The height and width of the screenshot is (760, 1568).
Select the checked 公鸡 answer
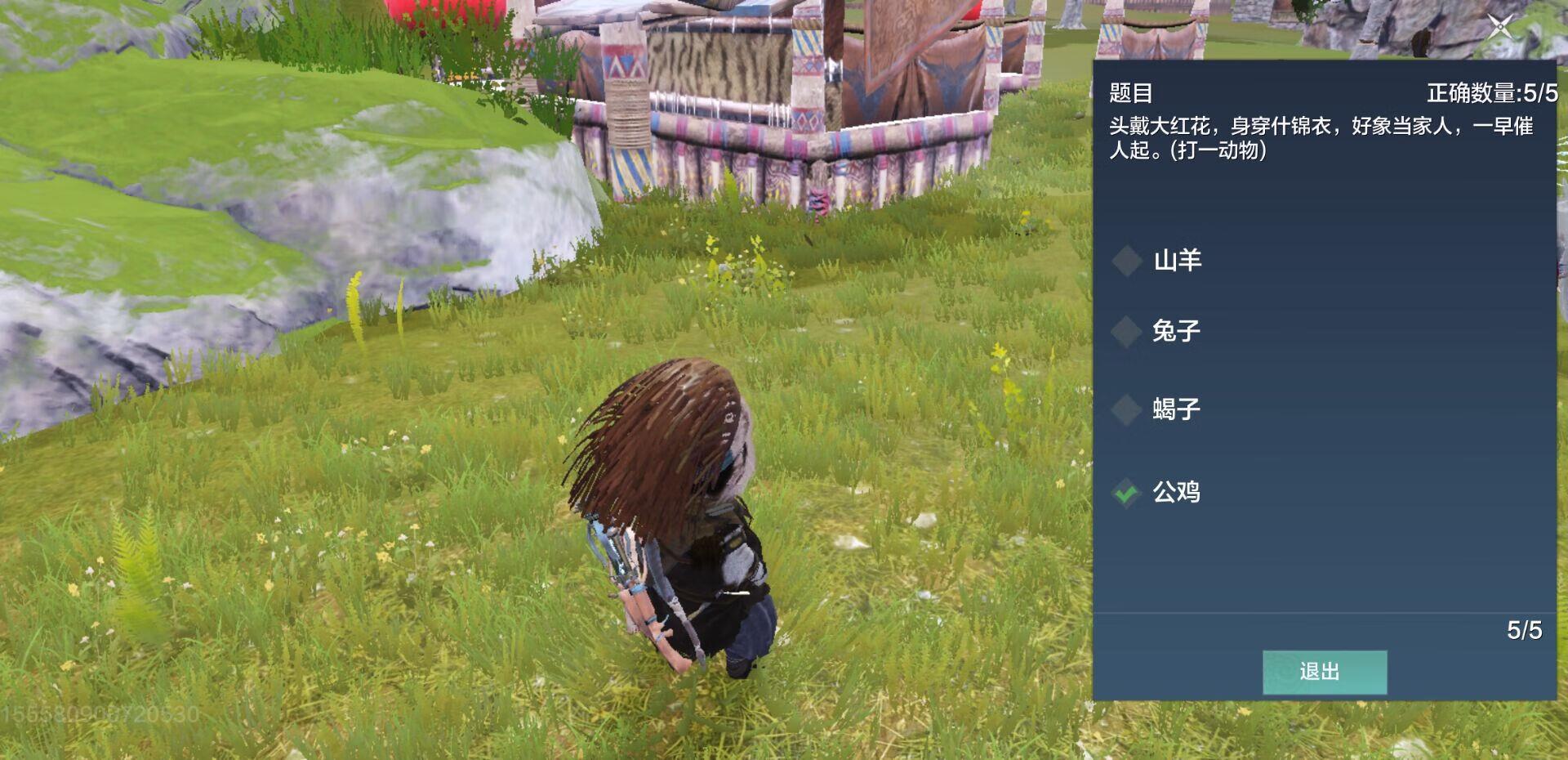coord(1174,492)
